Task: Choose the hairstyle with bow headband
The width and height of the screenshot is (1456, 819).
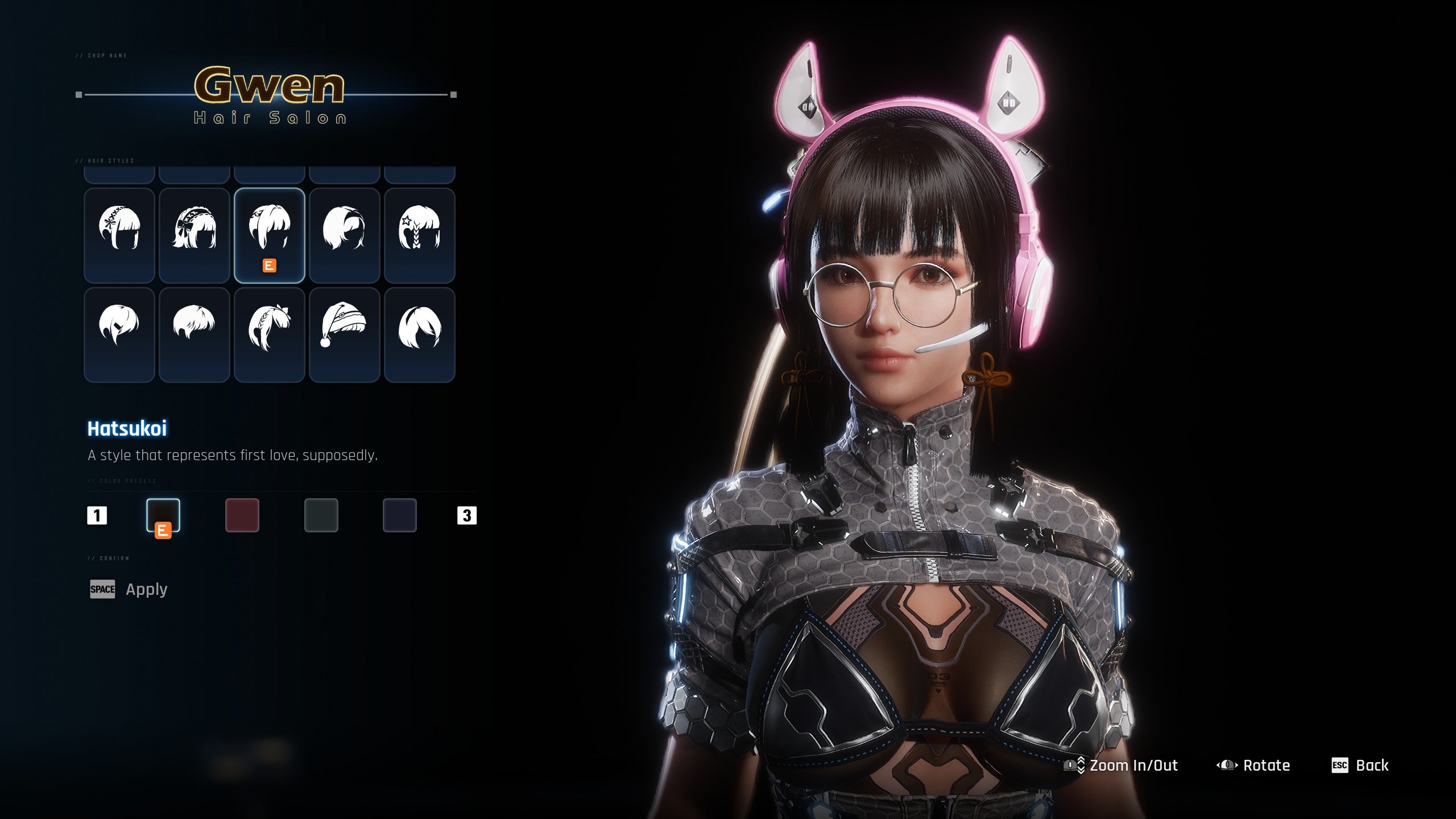Action: [x=195, y=235]
